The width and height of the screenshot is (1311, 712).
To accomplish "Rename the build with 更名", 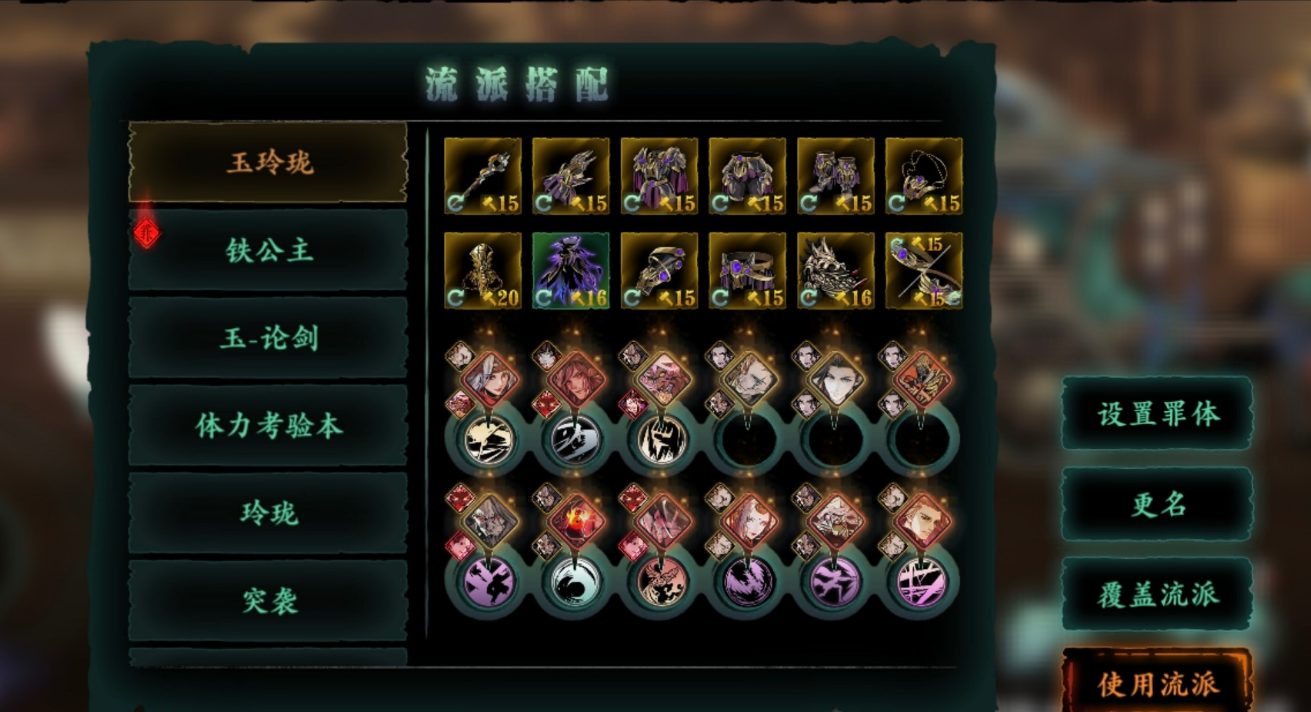I will tap(1157, 504).
